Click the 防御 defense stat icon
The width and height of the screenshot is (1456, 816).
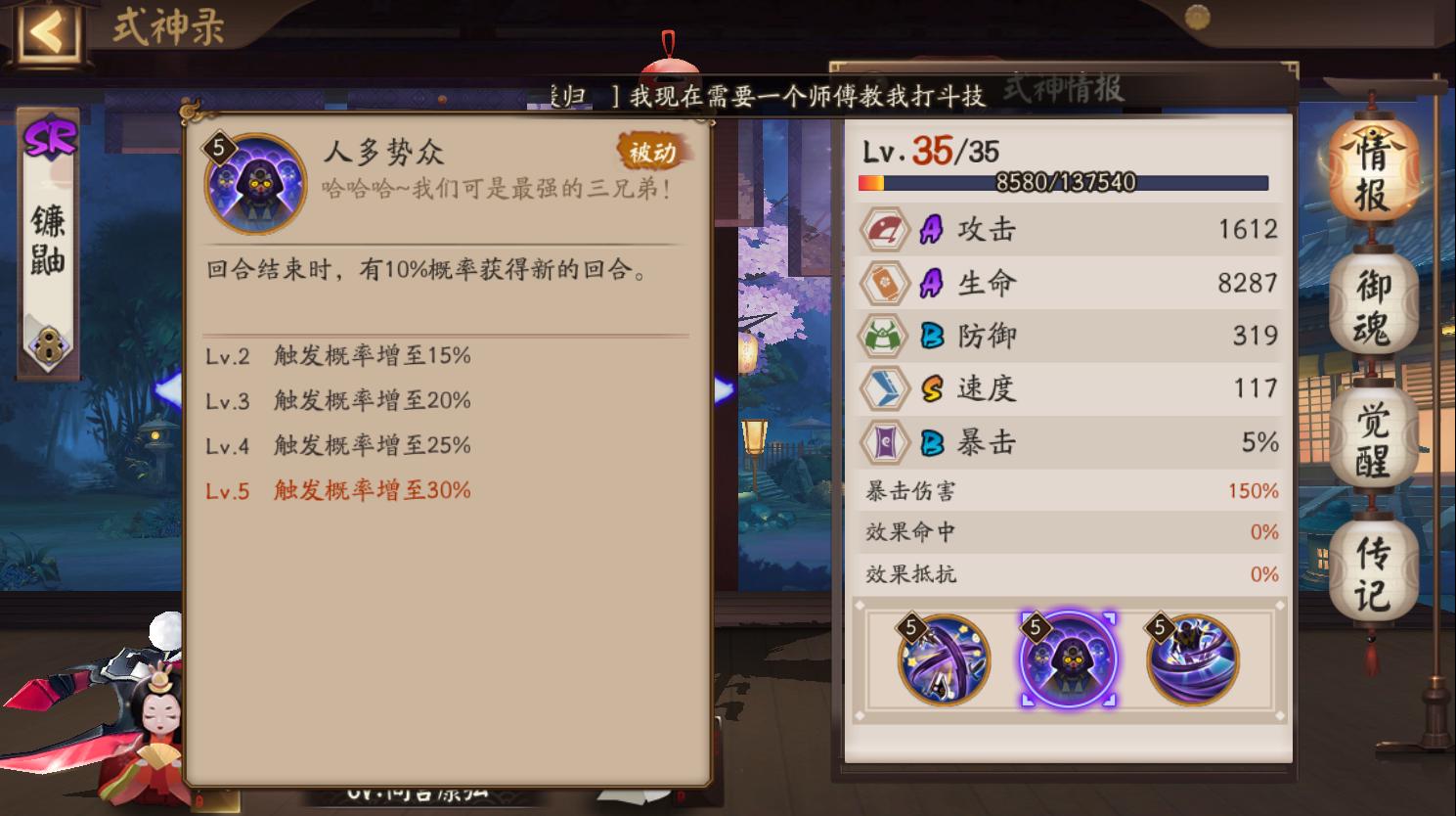pos(884,335)
